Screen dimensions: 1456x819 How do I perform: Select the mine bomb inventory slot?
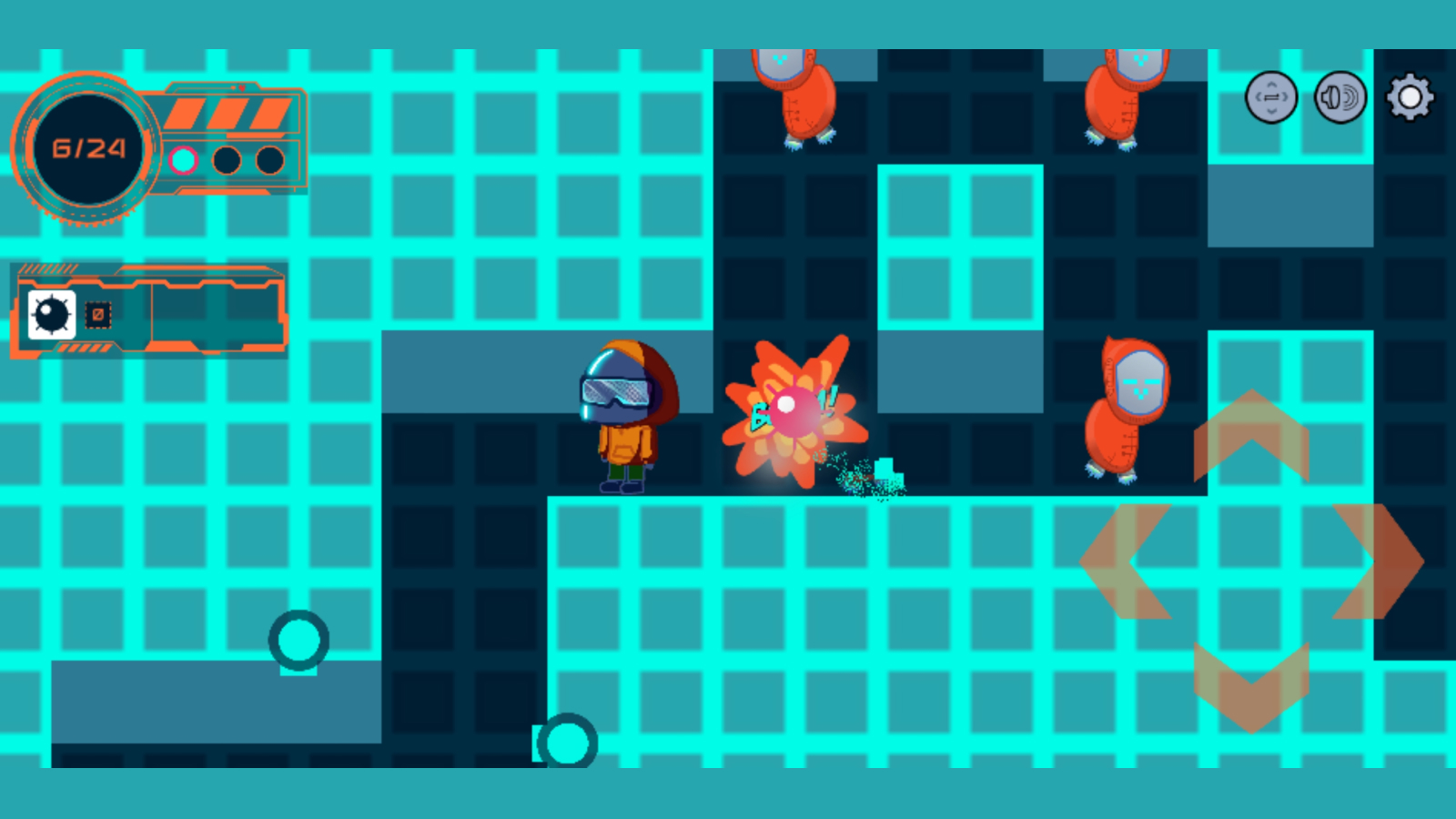pos(51,315)
